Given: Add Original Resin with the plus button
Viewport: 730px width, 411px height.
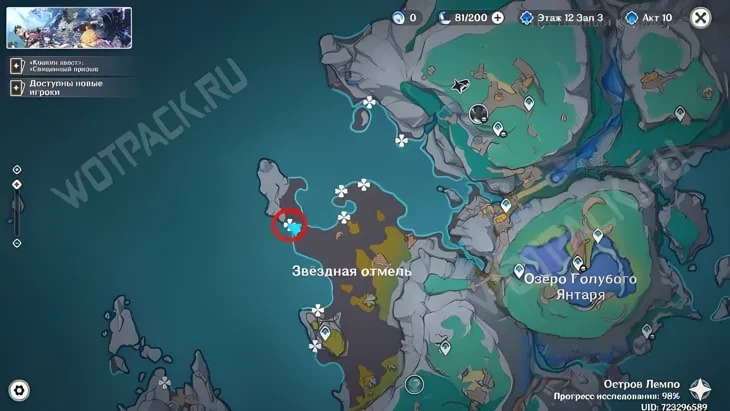Looking at the screenshot, I should [497, 18].
